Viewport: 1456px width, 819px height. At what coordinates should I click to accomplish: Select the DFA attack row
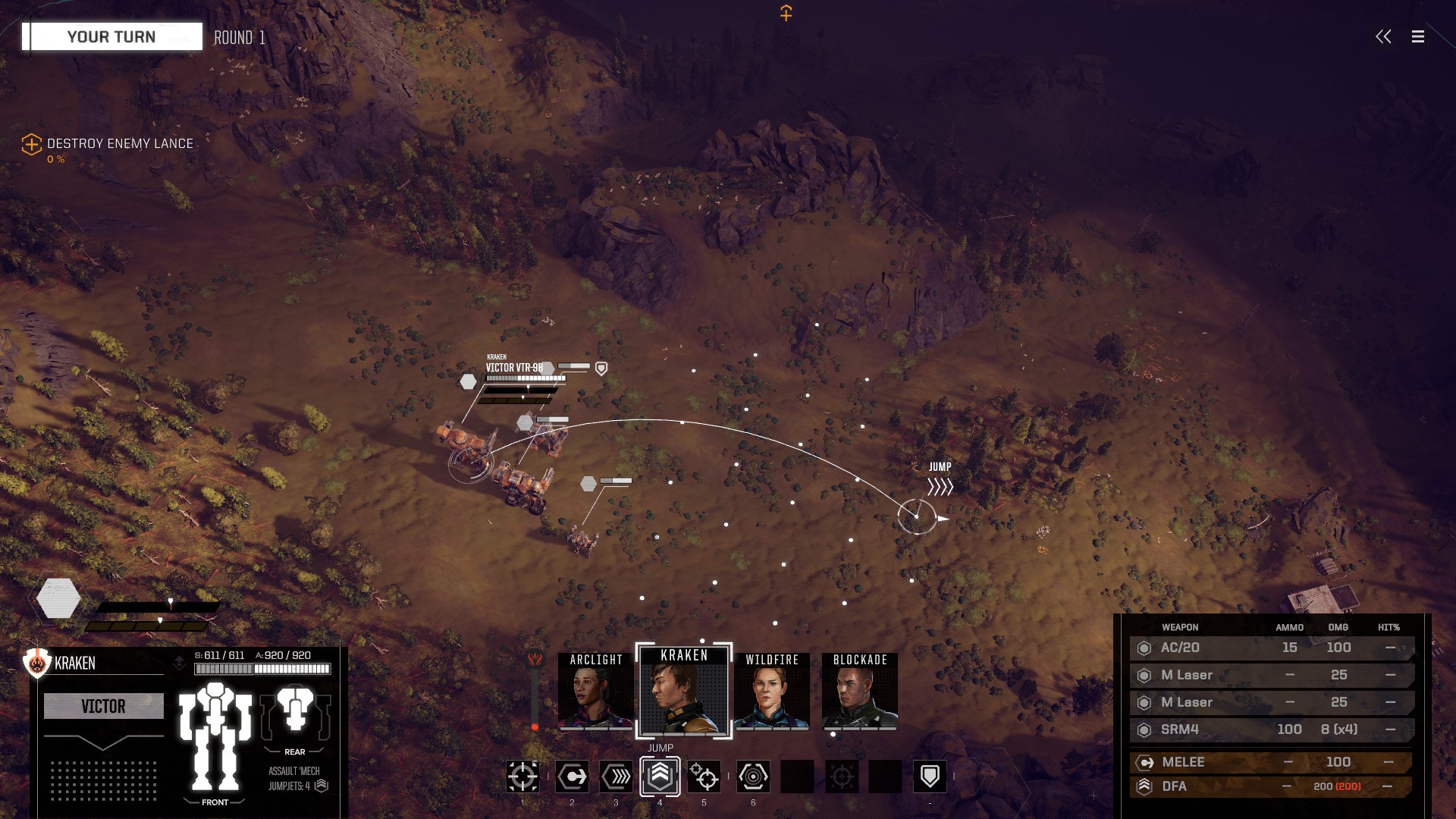[x=1272, y=786]
